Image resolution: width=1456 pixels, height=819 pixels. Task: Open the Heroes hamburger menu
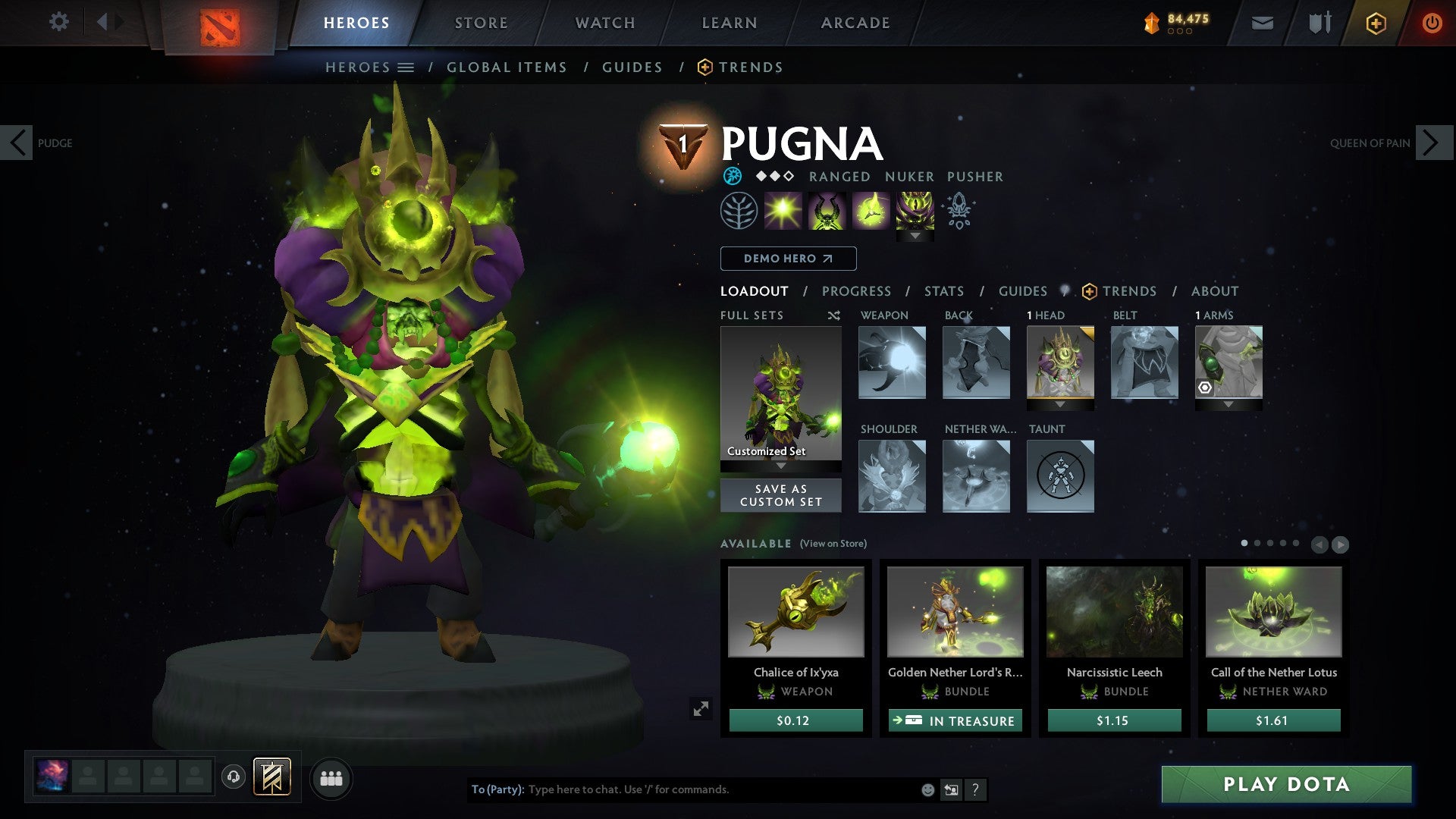pyautogui.click(x=407, y=67)
